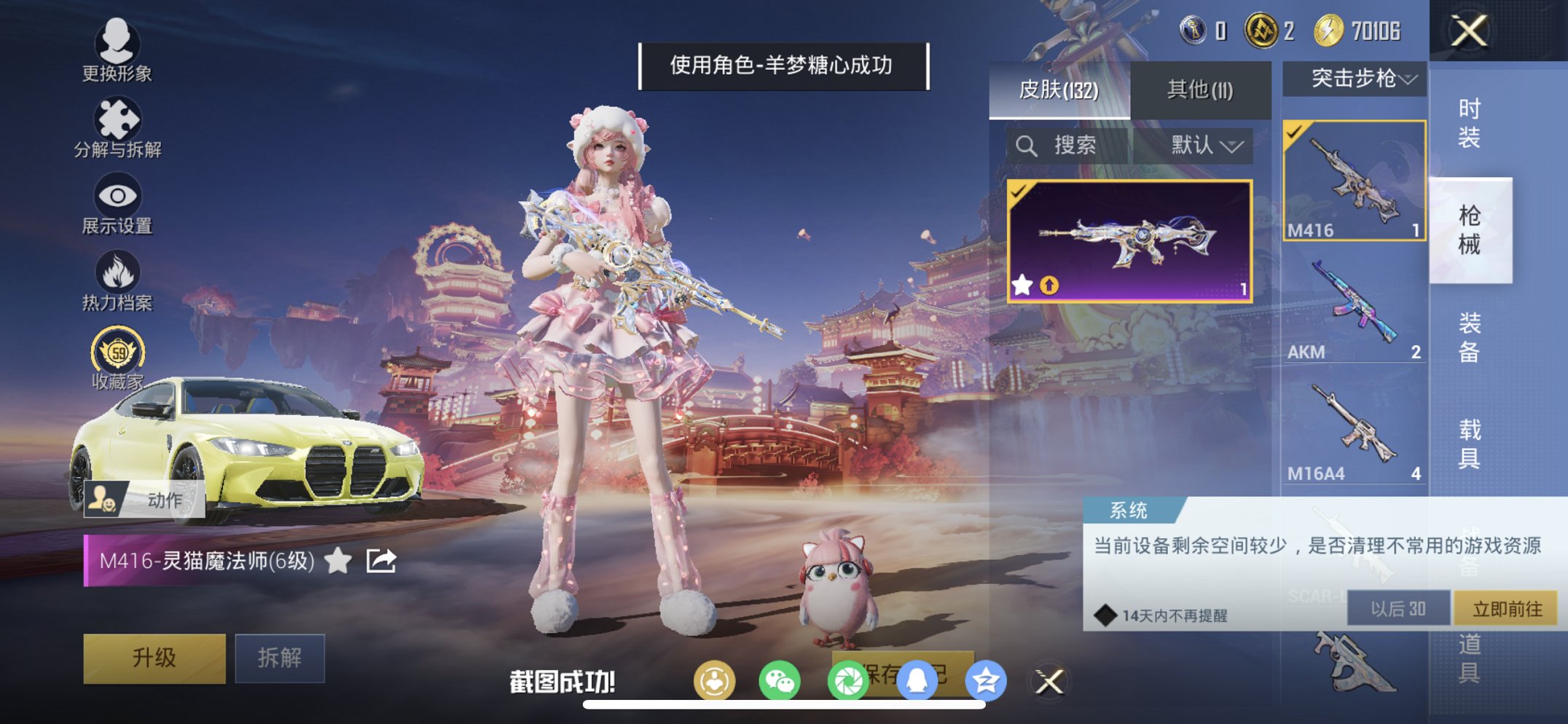Check 14天内不再提醒 option
Image resolution: width=1568 pixels, height=724 pixels.
pyautogui.click(x=1108, y=615)
